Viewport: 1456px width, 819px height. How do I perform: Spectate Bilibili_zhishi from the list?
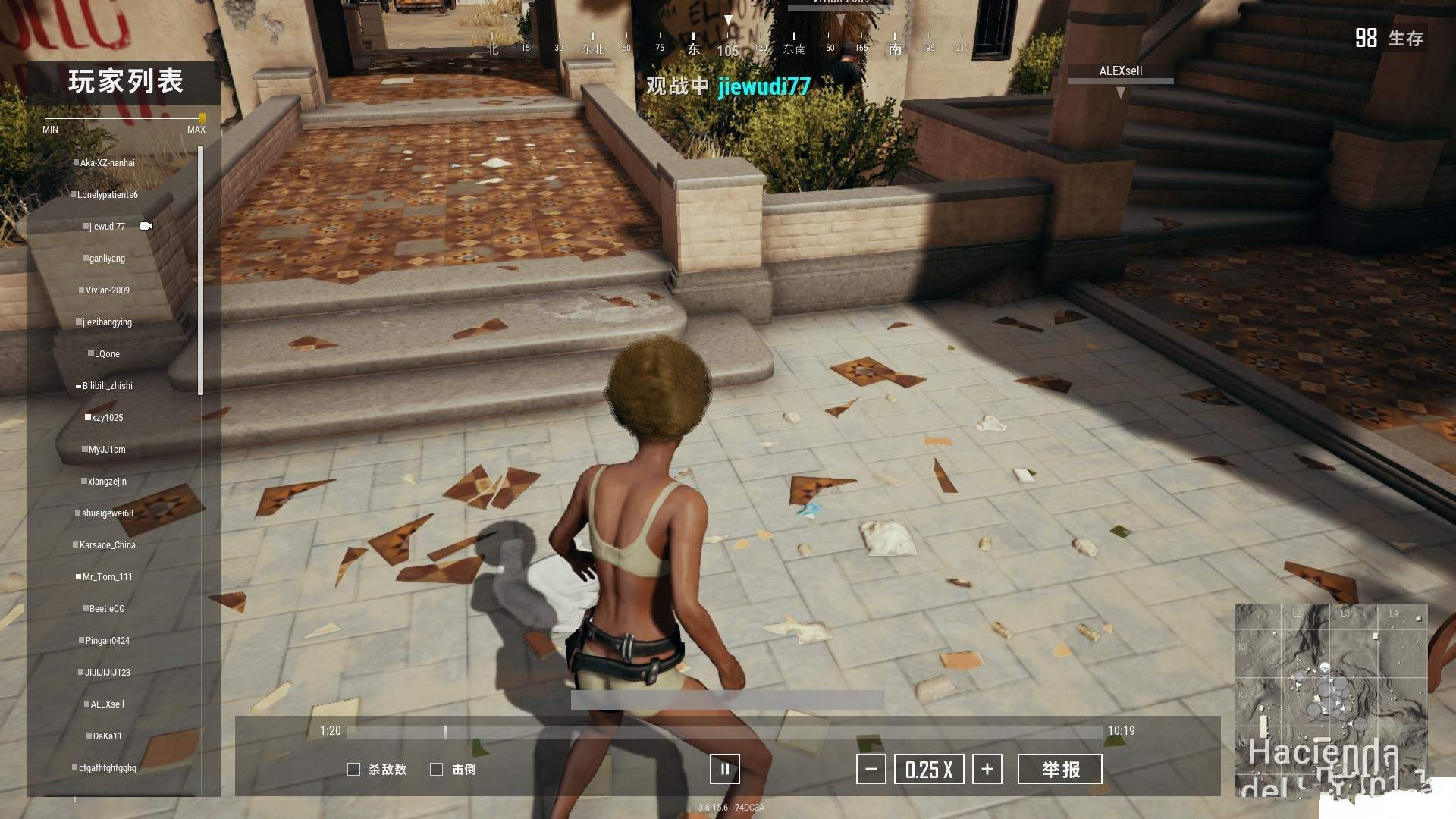(x=107, y=386)
